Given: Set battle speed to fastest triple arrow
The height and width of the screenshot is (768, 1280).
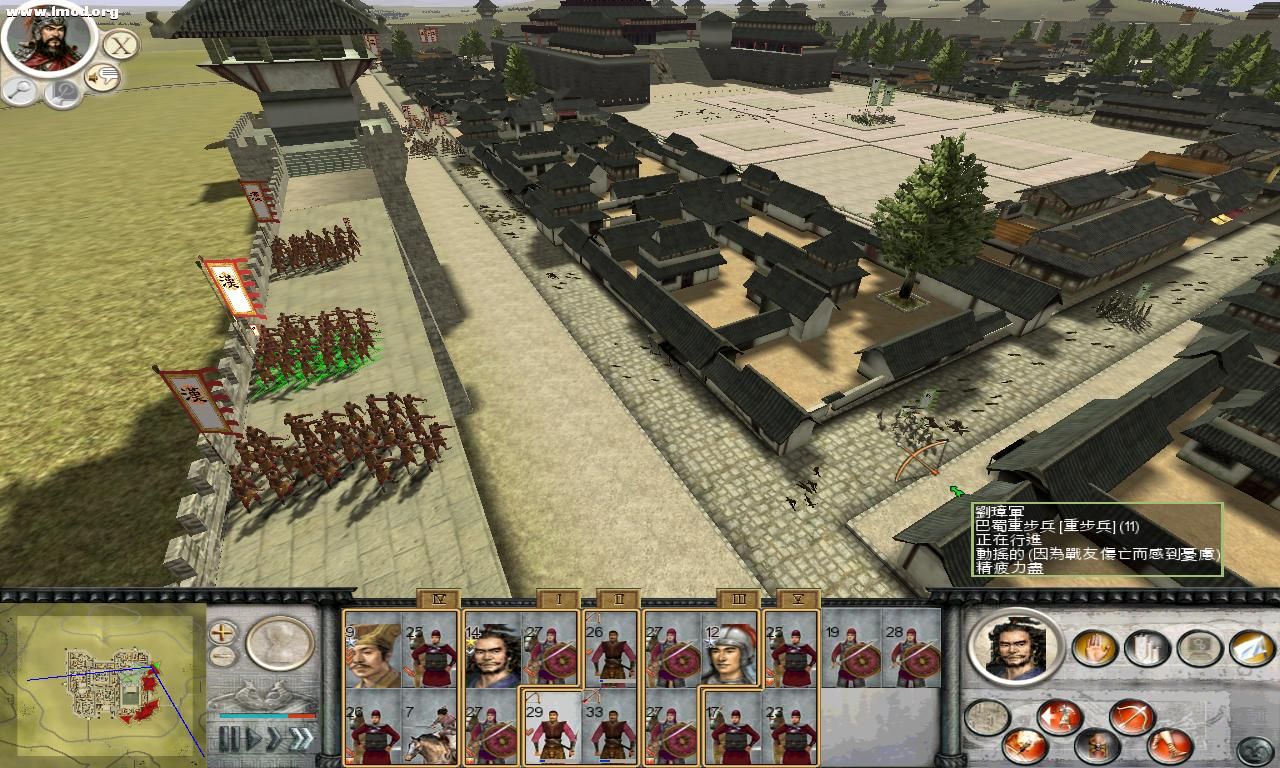Looking at the screenshot, I should point(301,739).
